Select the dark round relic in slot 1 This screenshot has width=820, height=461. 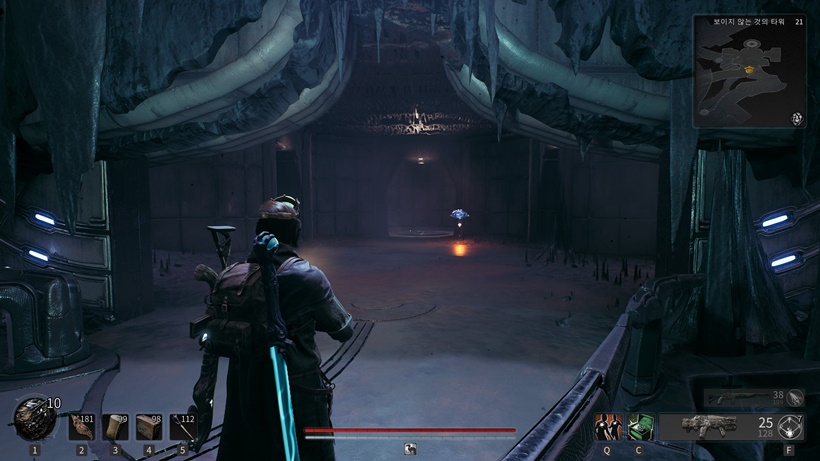(x=34, y=421)
